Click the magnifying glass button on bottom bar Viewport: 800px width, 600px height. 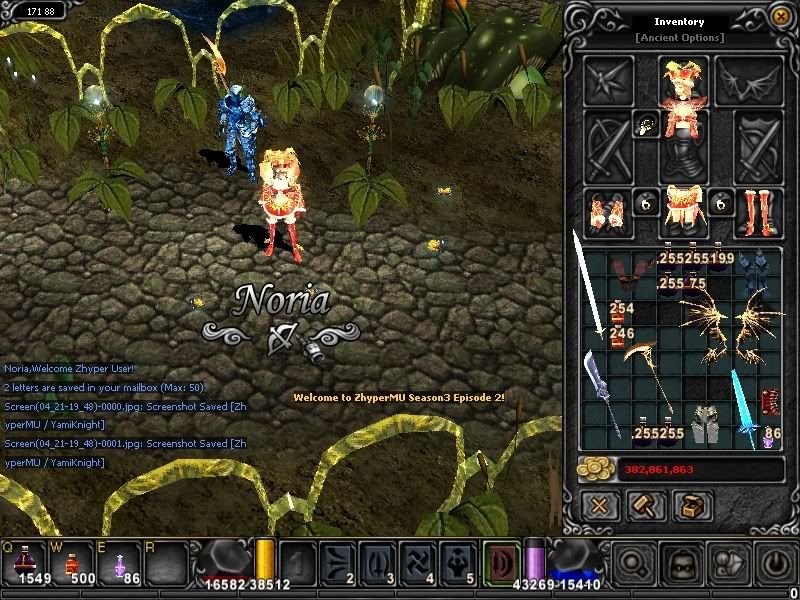pos(631,563)
